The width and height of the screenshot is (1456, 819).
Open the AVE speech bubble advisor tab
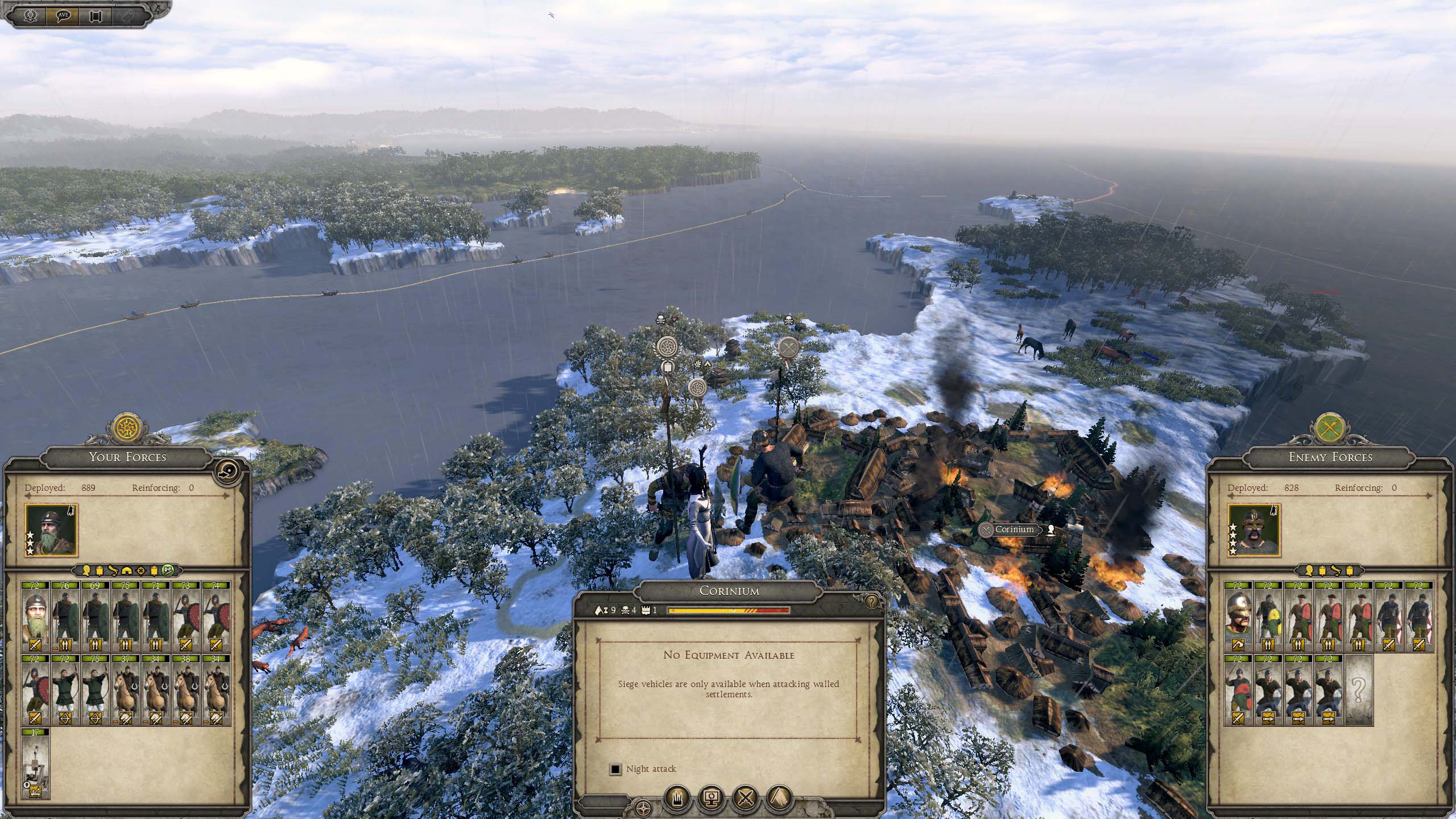tap(64, 15)
